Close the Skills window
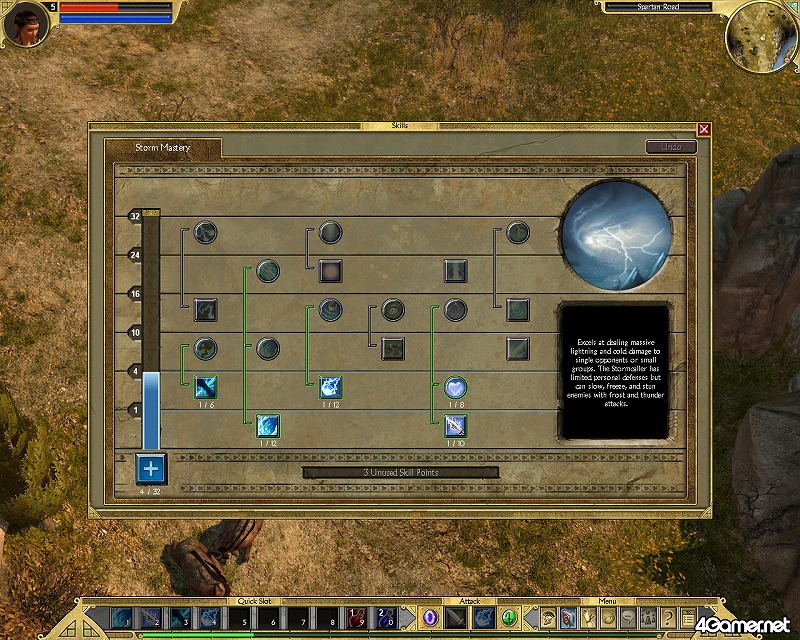This screenshot has height=640, width=800. [x=704, y=129]
